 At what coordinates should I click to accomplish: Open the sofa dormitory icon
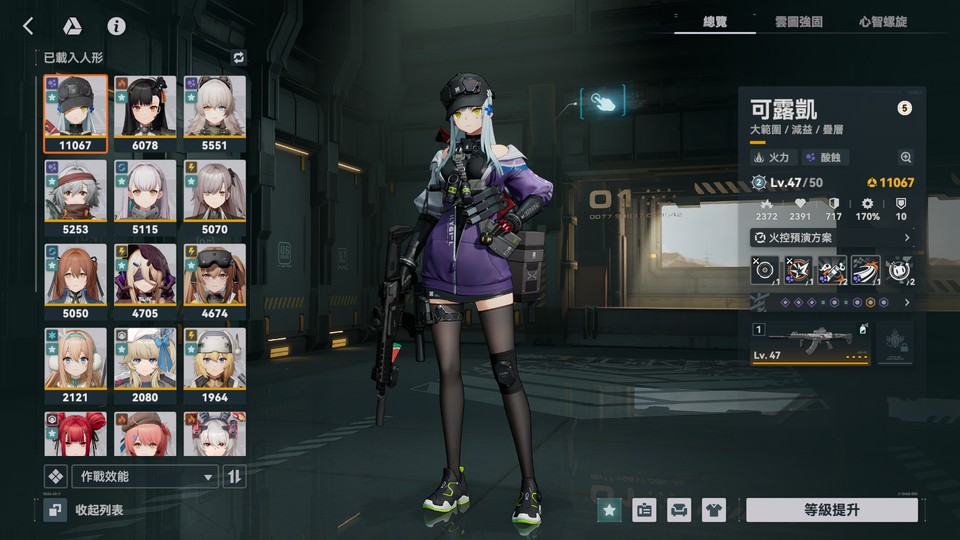678,510
